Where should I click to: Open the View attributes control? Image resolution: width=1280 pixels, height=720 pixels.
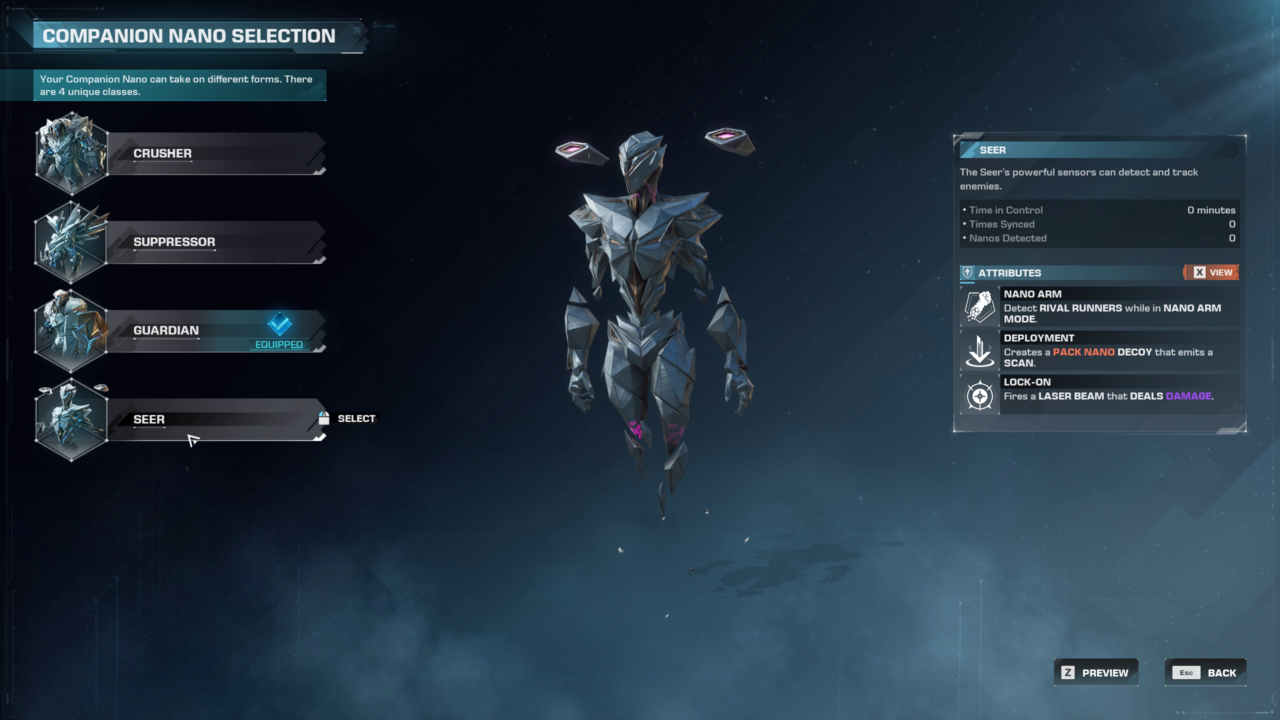(1211, 272)
